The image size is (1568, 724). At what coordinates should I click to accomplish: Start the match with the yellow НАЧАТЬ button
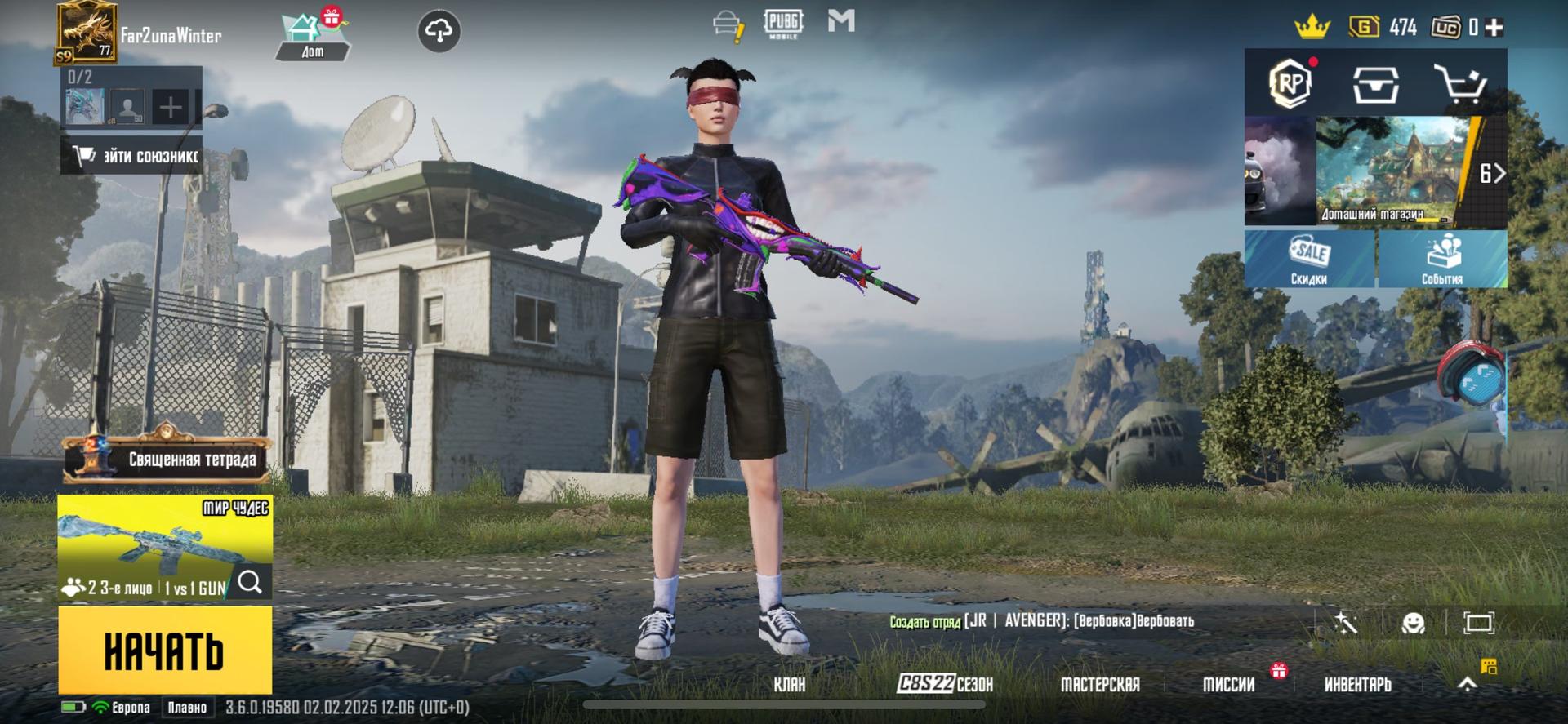pos(164,651)
